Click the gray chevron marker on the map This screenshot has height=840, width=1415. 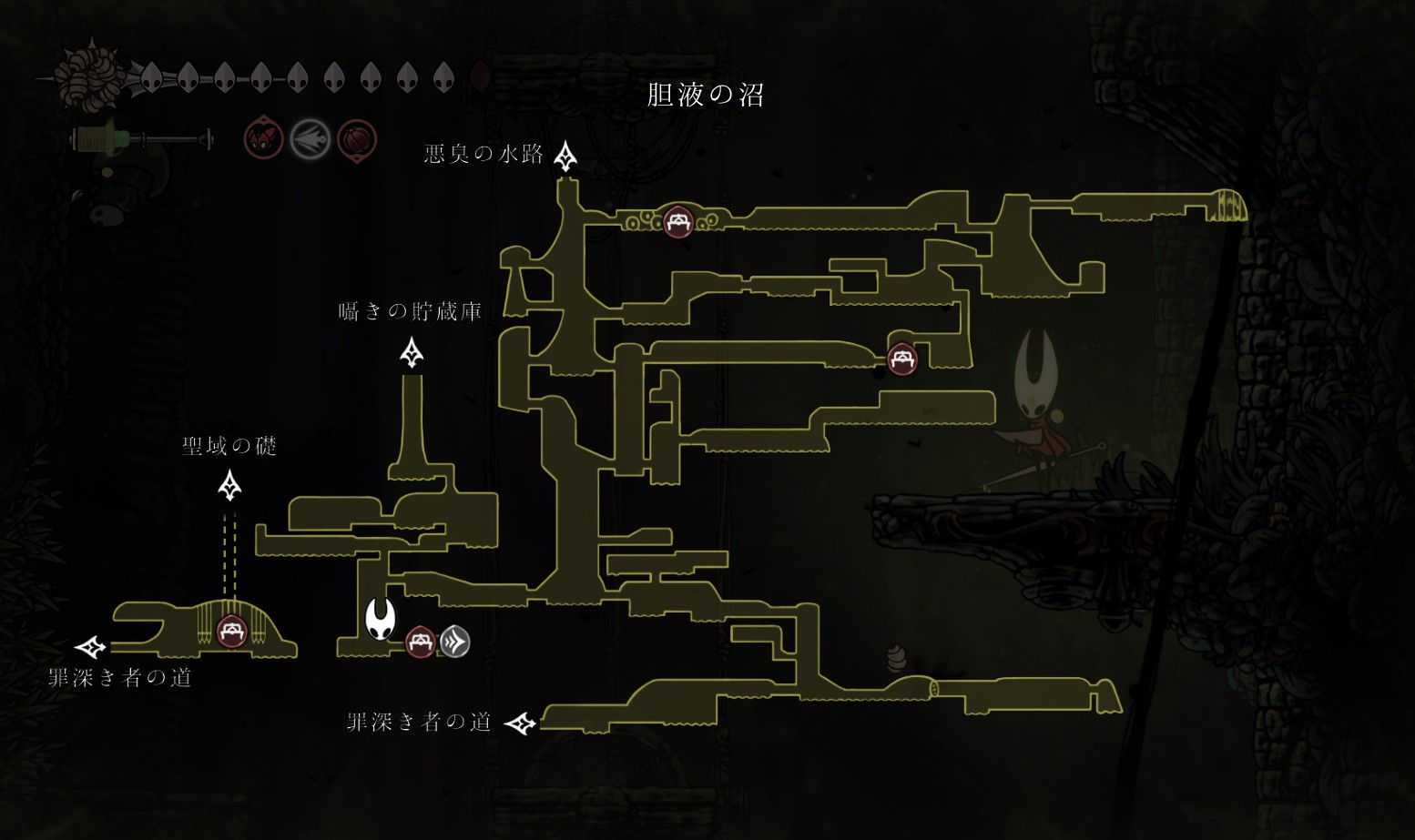click(x=455, y=643)
